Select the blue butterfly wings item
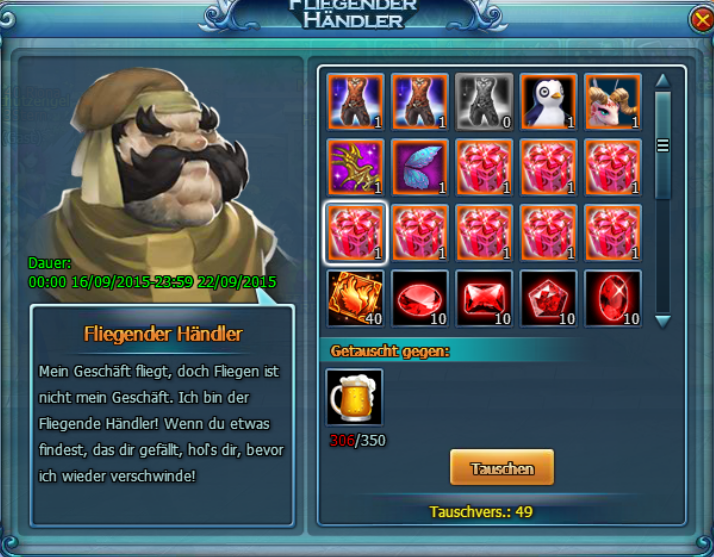Image resolution: width=714 pixels, height=557 pixels. click(420, 167)
